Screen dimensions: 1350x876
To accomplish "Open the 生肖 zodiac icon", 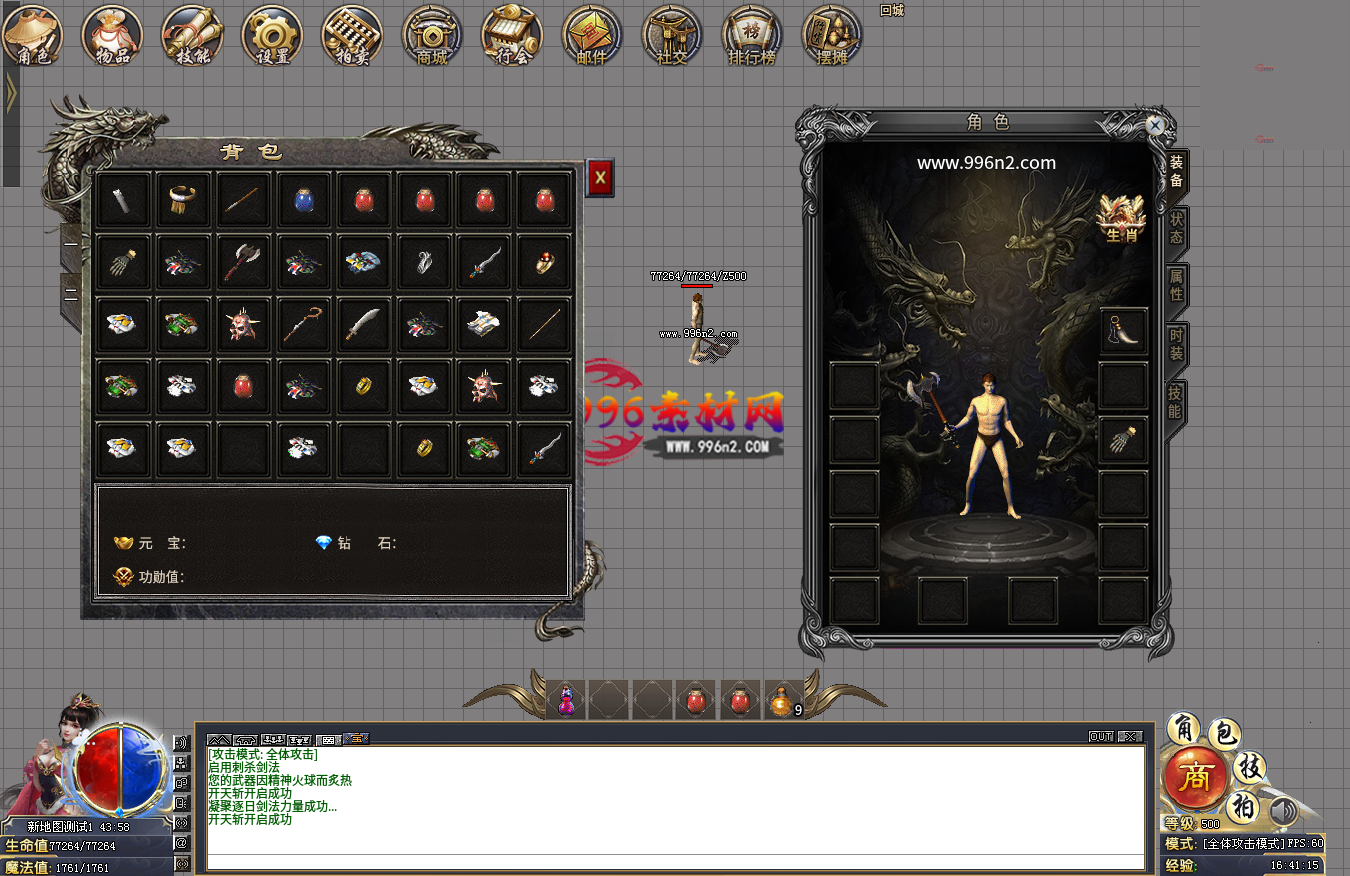I will click(x=1120, y=217).
